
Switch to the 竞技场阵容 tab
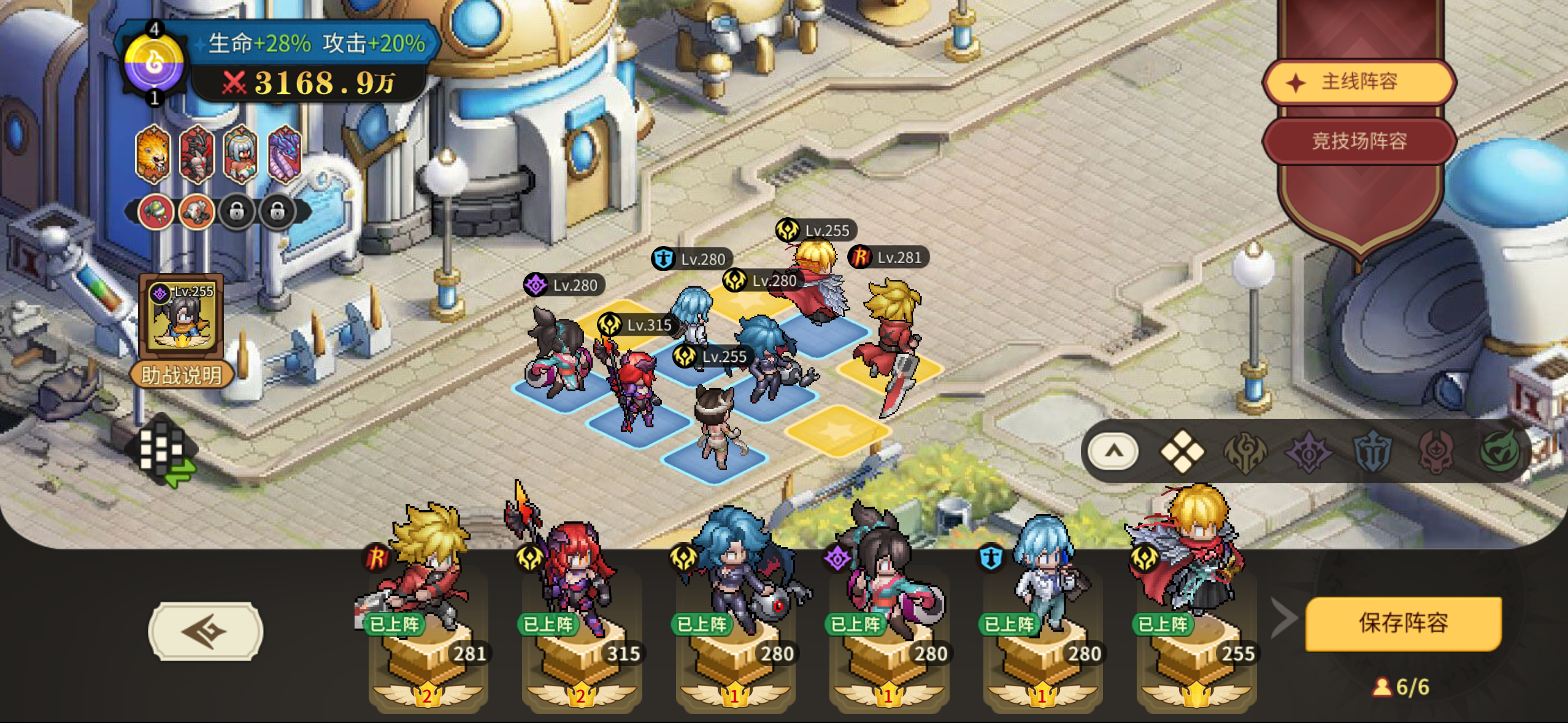[1359, 141]
